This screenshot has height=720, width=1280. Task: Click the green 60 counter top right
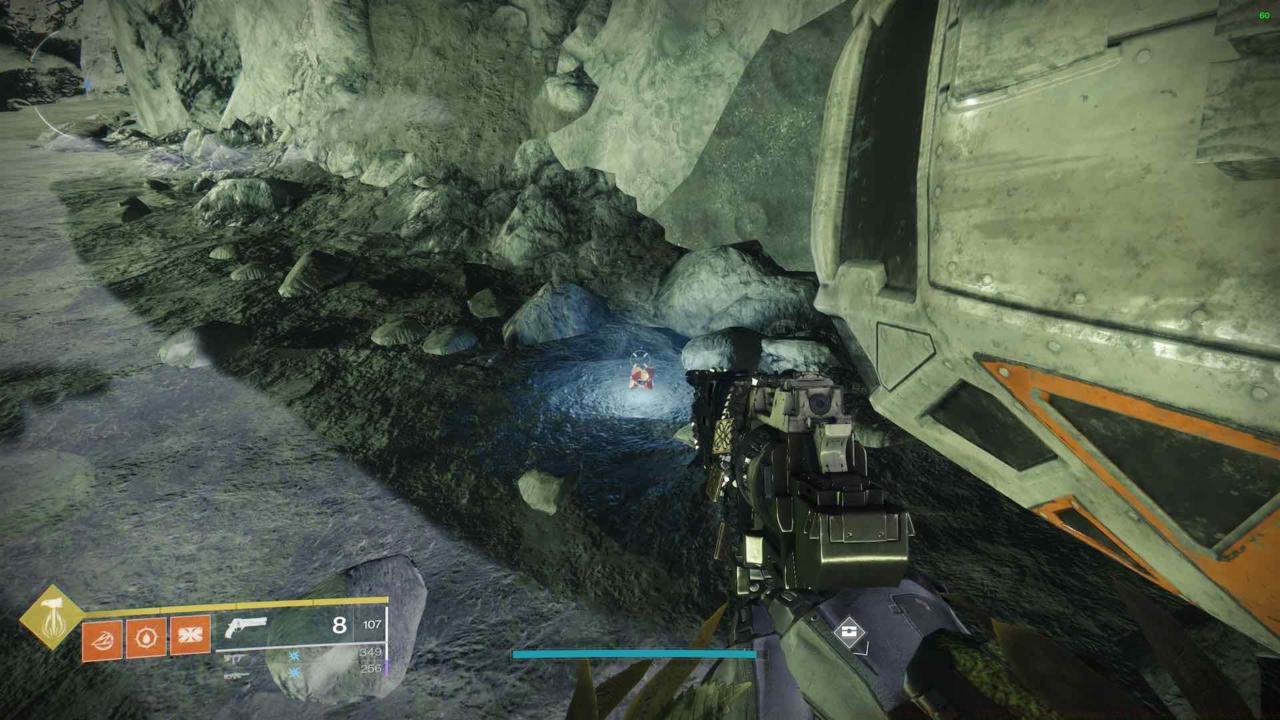(1264, 15)
